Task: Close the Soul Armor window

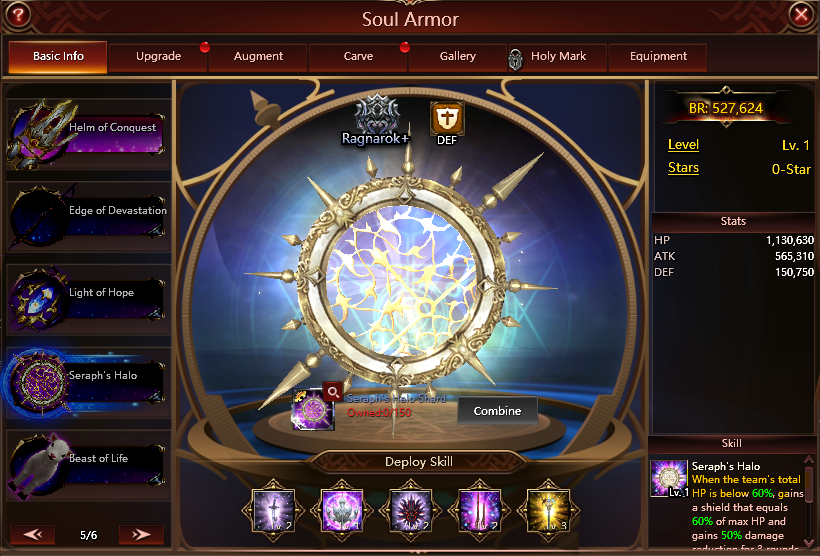Action: pyautogui.click(x=800, y=14)
